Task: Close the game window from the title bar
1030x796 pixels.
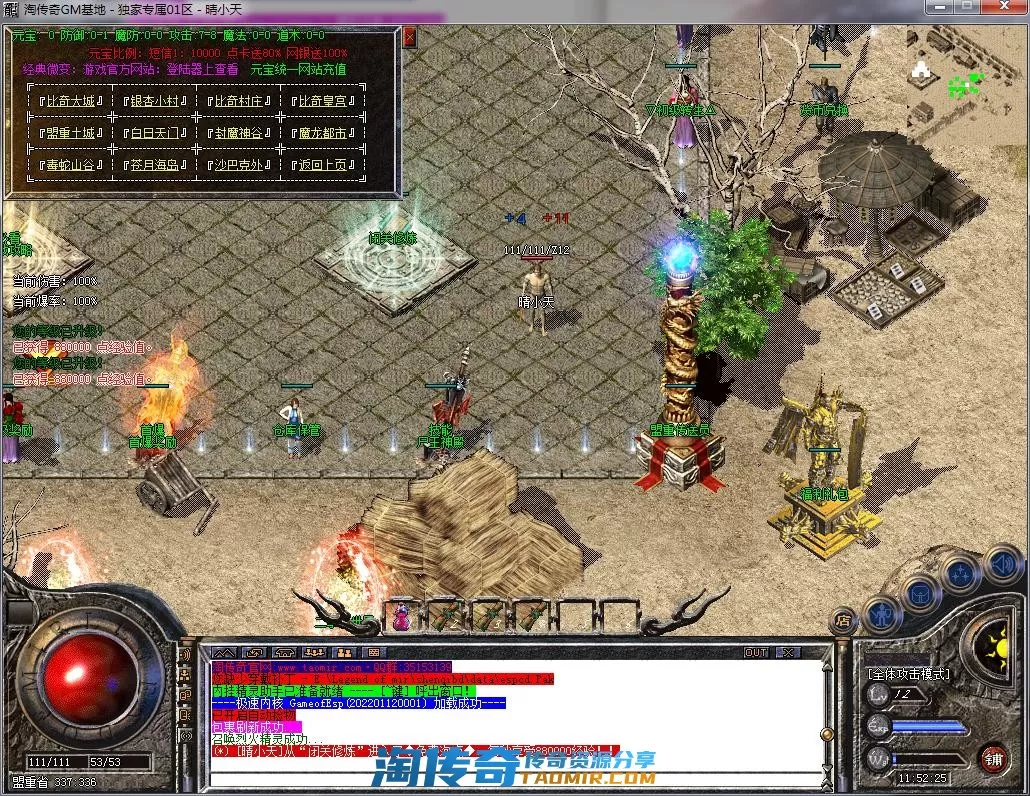Action: [x=1003, y=7]
